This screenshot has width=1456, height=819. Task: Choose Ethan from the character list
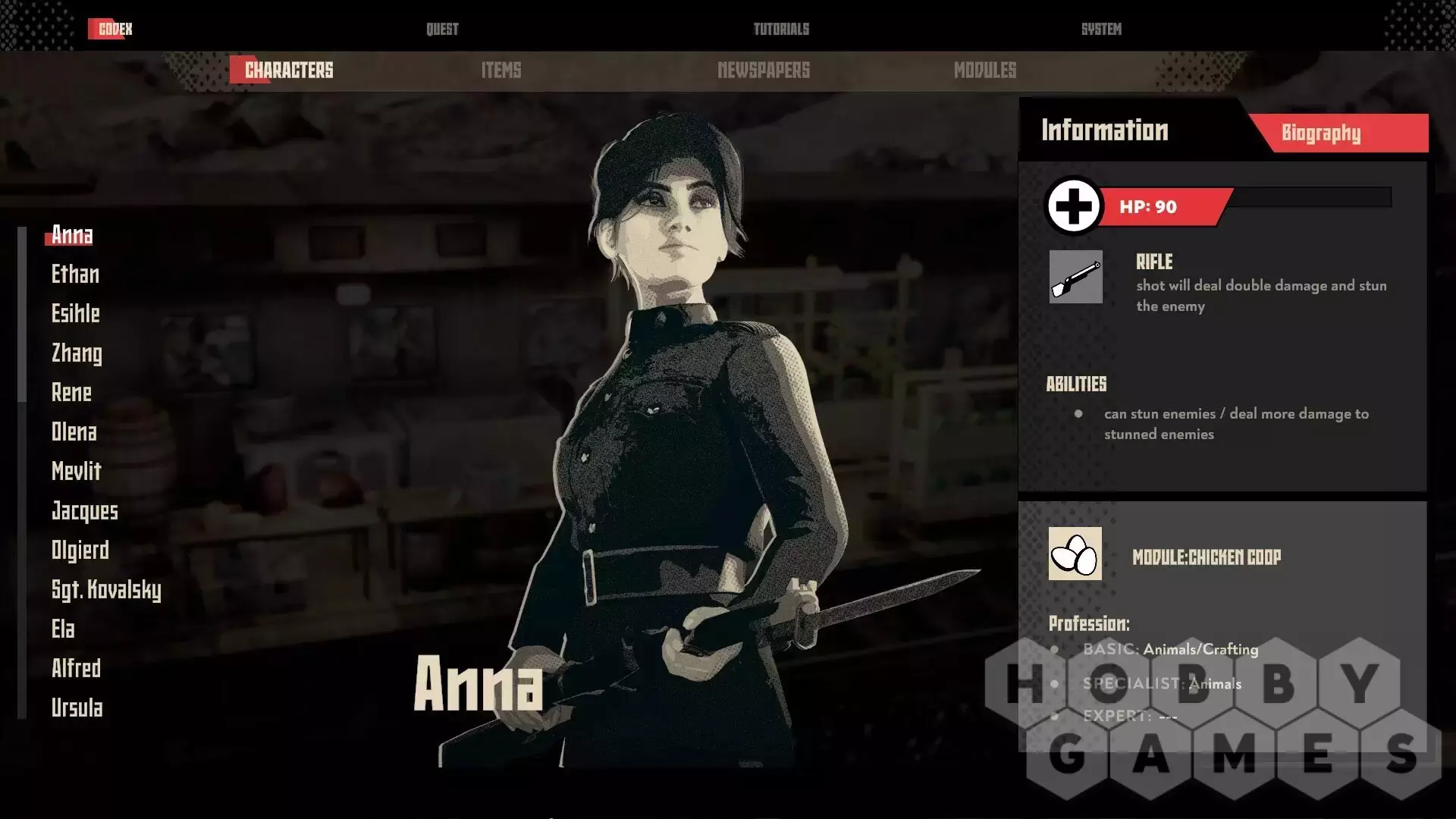[x=75, y=275]
